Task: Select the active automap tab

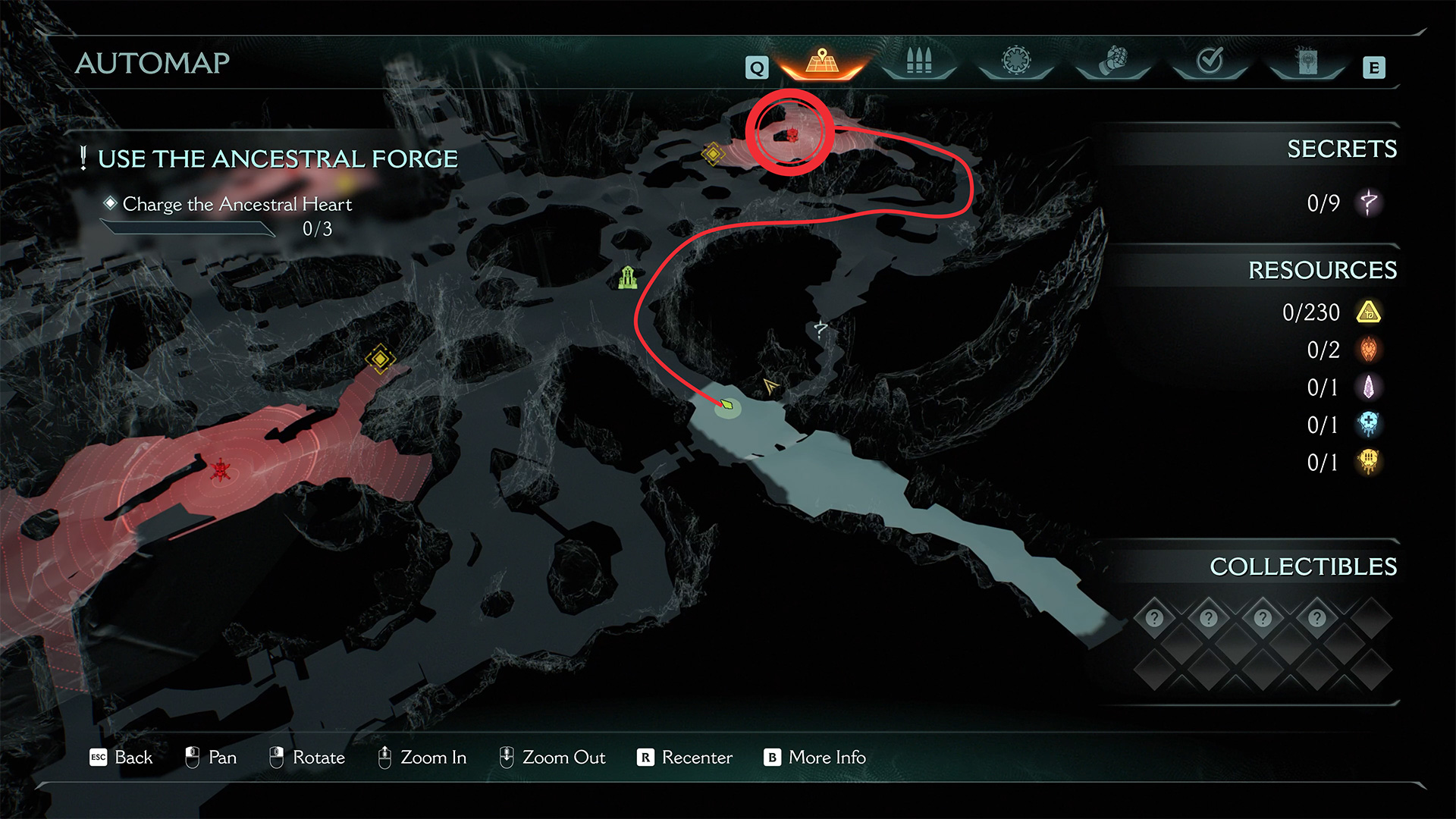Action: tap(822, 61)
